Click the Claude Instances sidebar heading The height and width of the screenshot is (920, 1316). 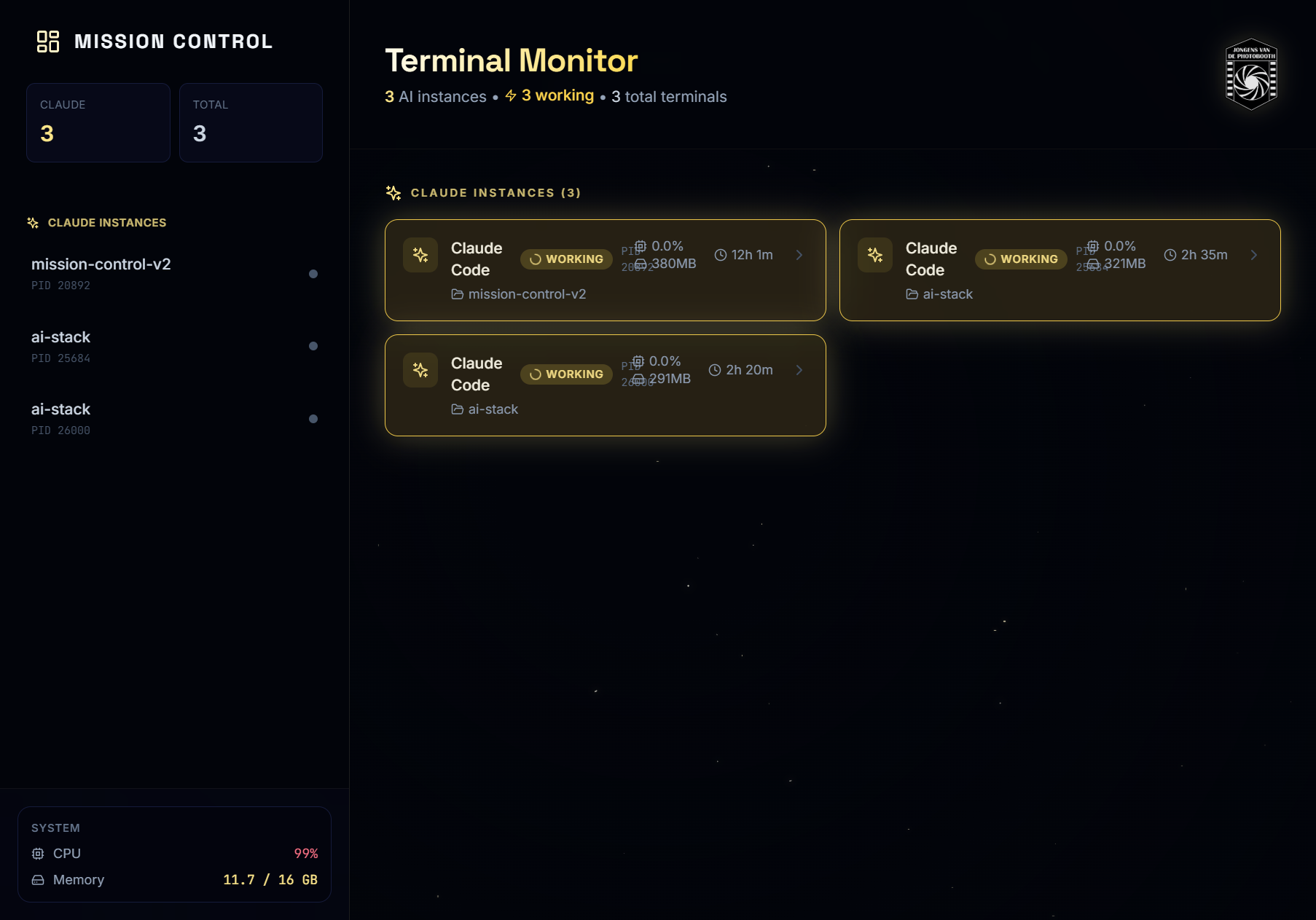(x=106, y=223)
